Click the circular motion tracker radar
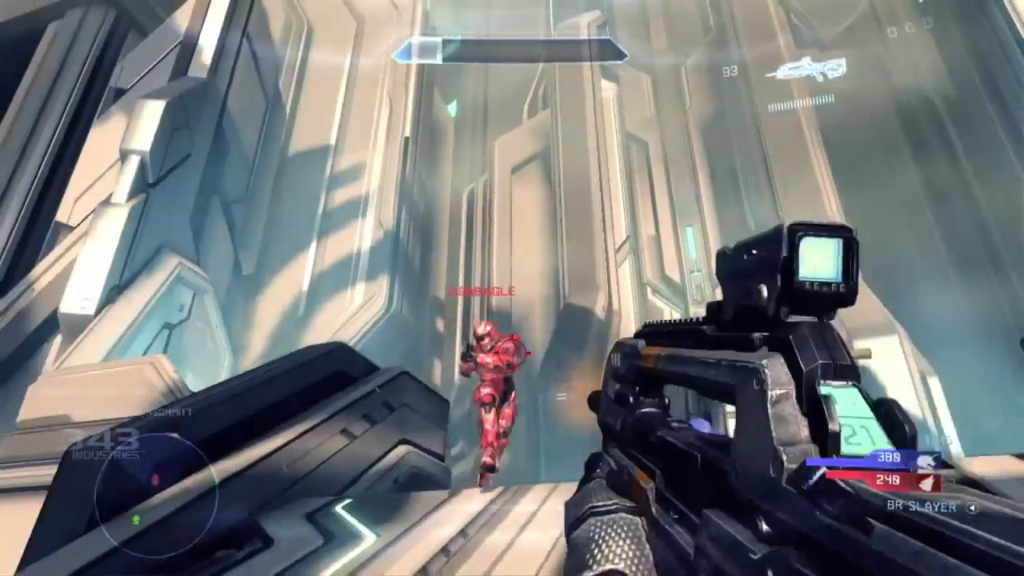This screenshot has height=576, width=1024. click(155, 495)
